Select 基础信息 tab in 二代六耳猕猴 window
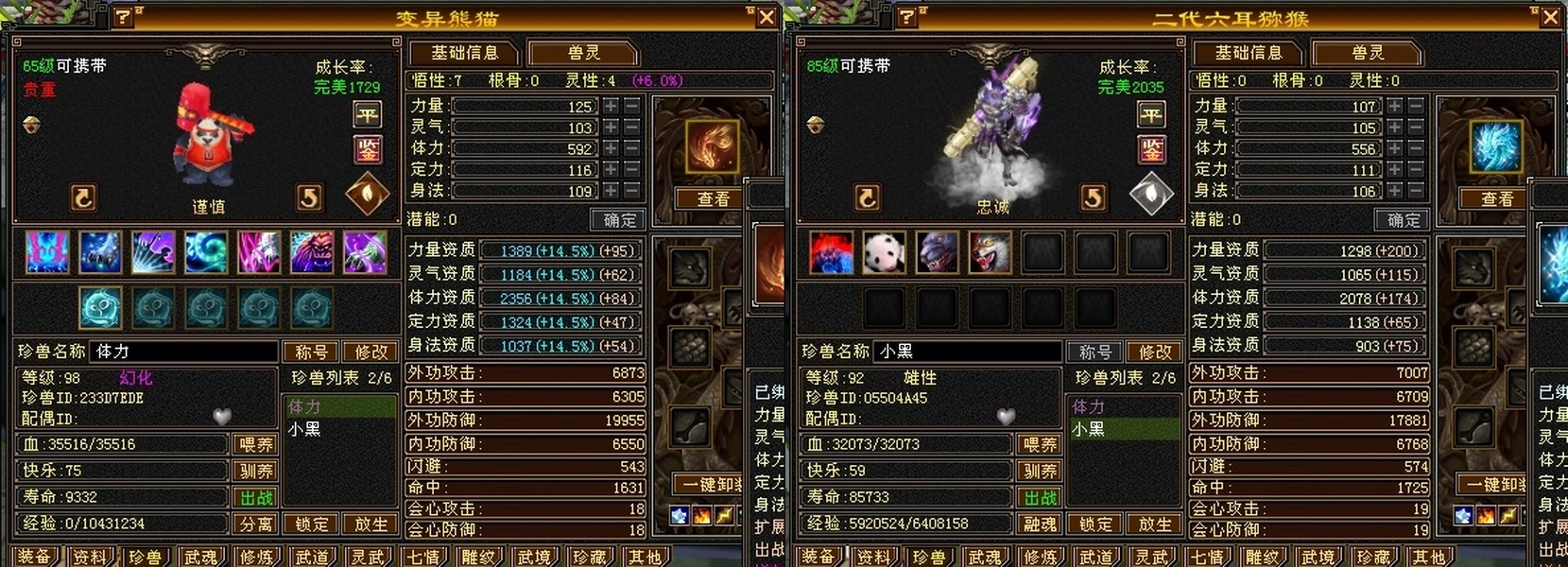The image size is (1568, 567). click(1248, 53)
